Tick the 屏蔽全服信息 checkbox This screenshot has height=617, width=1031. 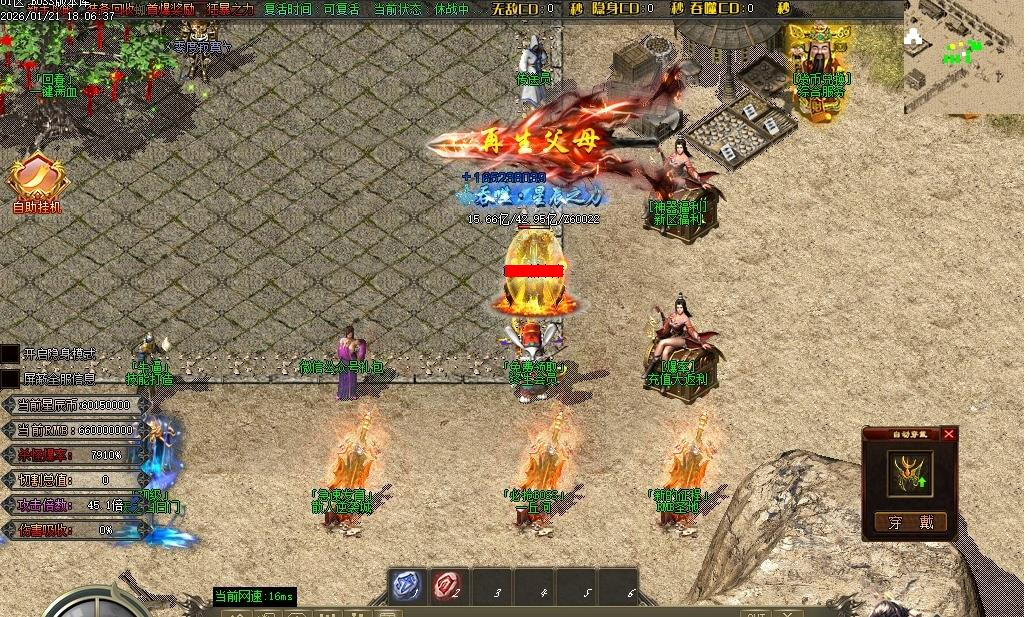pyautogui.click(x=10, y=378)
